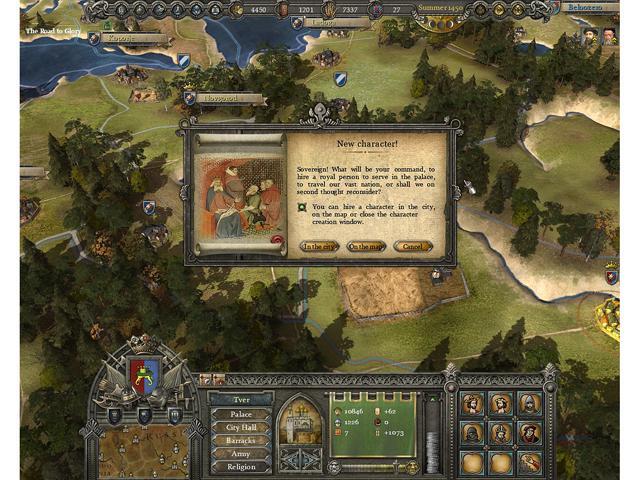Screen dimensions: 640x480
Task: Select the Tver city name header
Action: (x=240, y=399)
